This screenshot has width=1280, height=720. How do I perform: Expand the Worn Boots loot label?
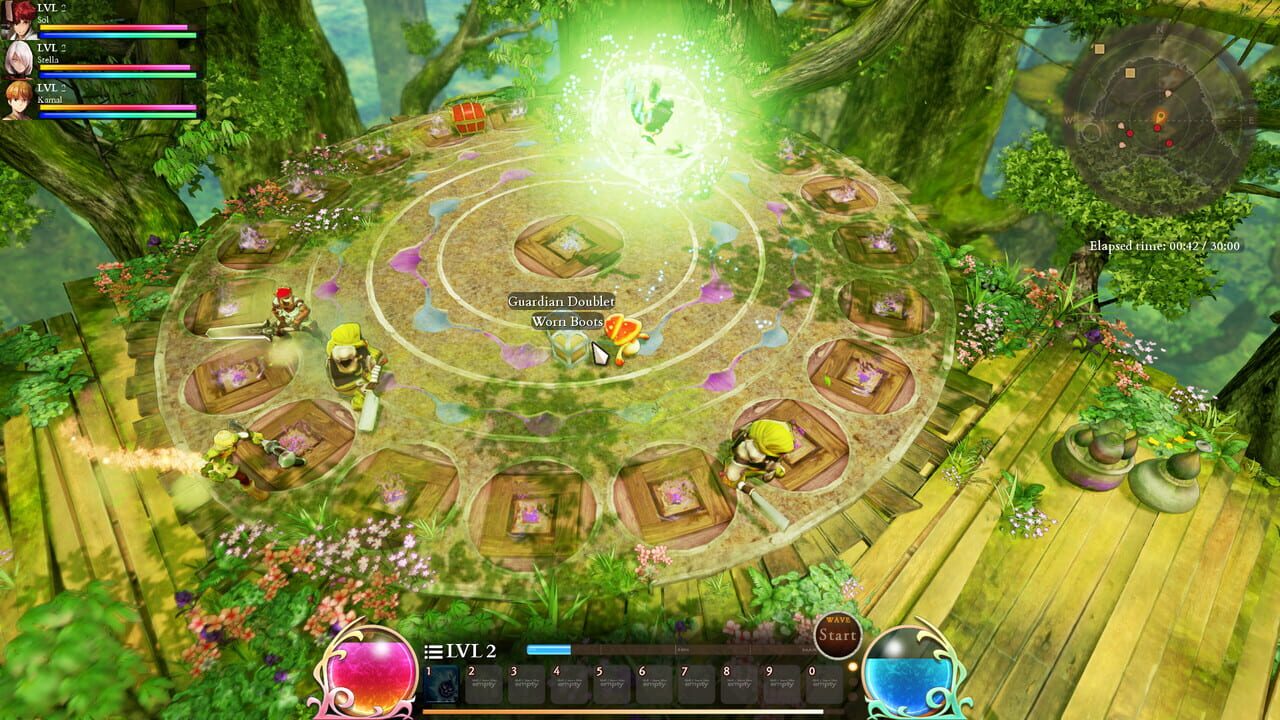pos(567,322)
